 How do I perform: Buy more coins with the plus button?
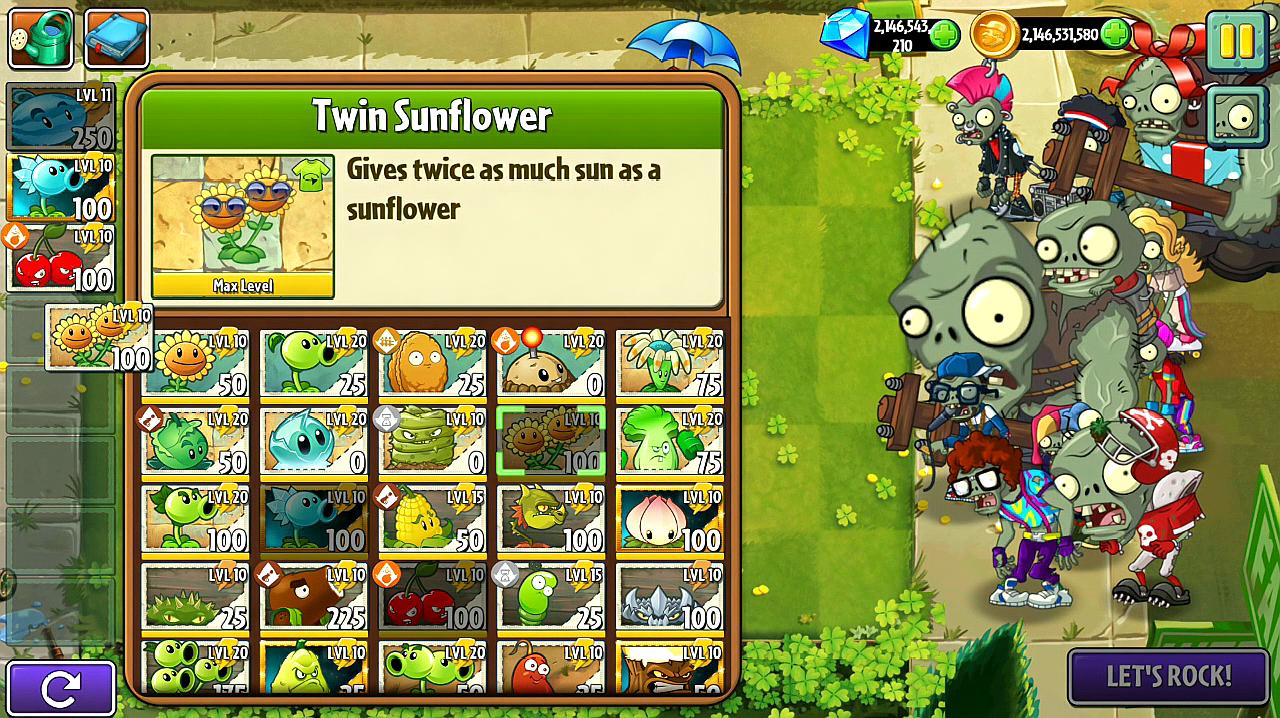(1115, 35)
